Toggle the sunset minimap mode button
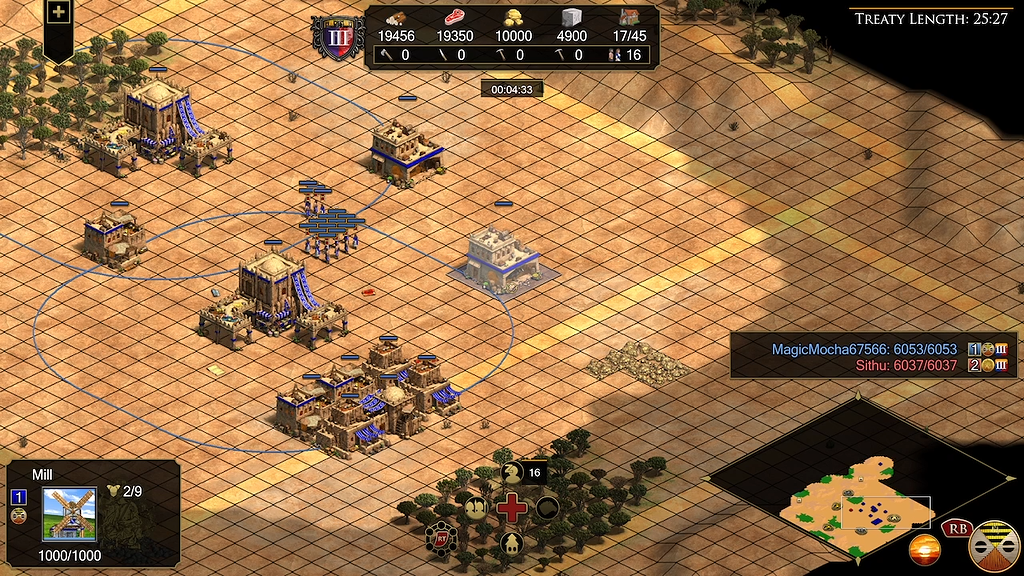1024x576 pixels. (x=924, y=549)
